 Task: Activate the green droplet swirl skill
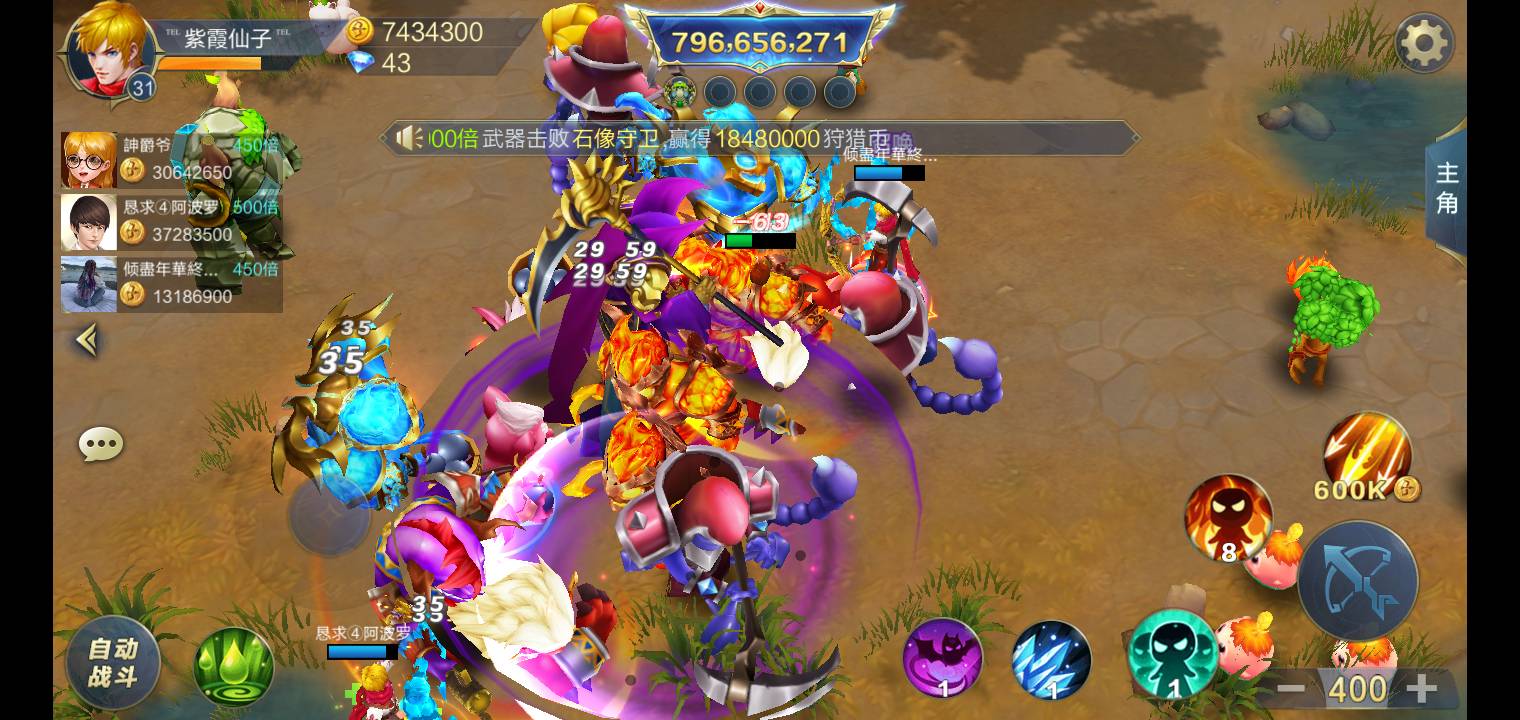pos(234,666)
